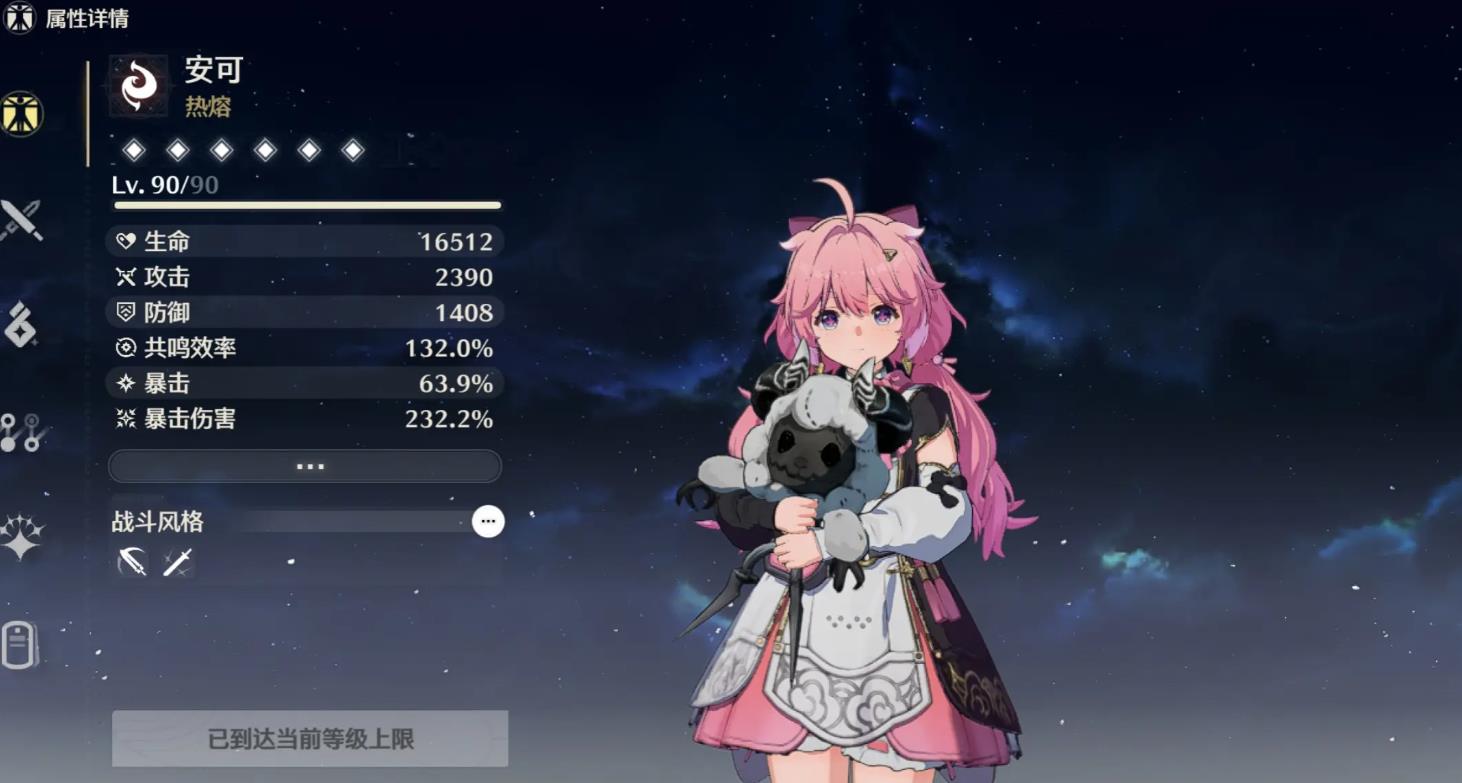Open the bottom scroll-shaped profile tab
The width and height of the screenshot is (1462, 783).
coord(21,645)
